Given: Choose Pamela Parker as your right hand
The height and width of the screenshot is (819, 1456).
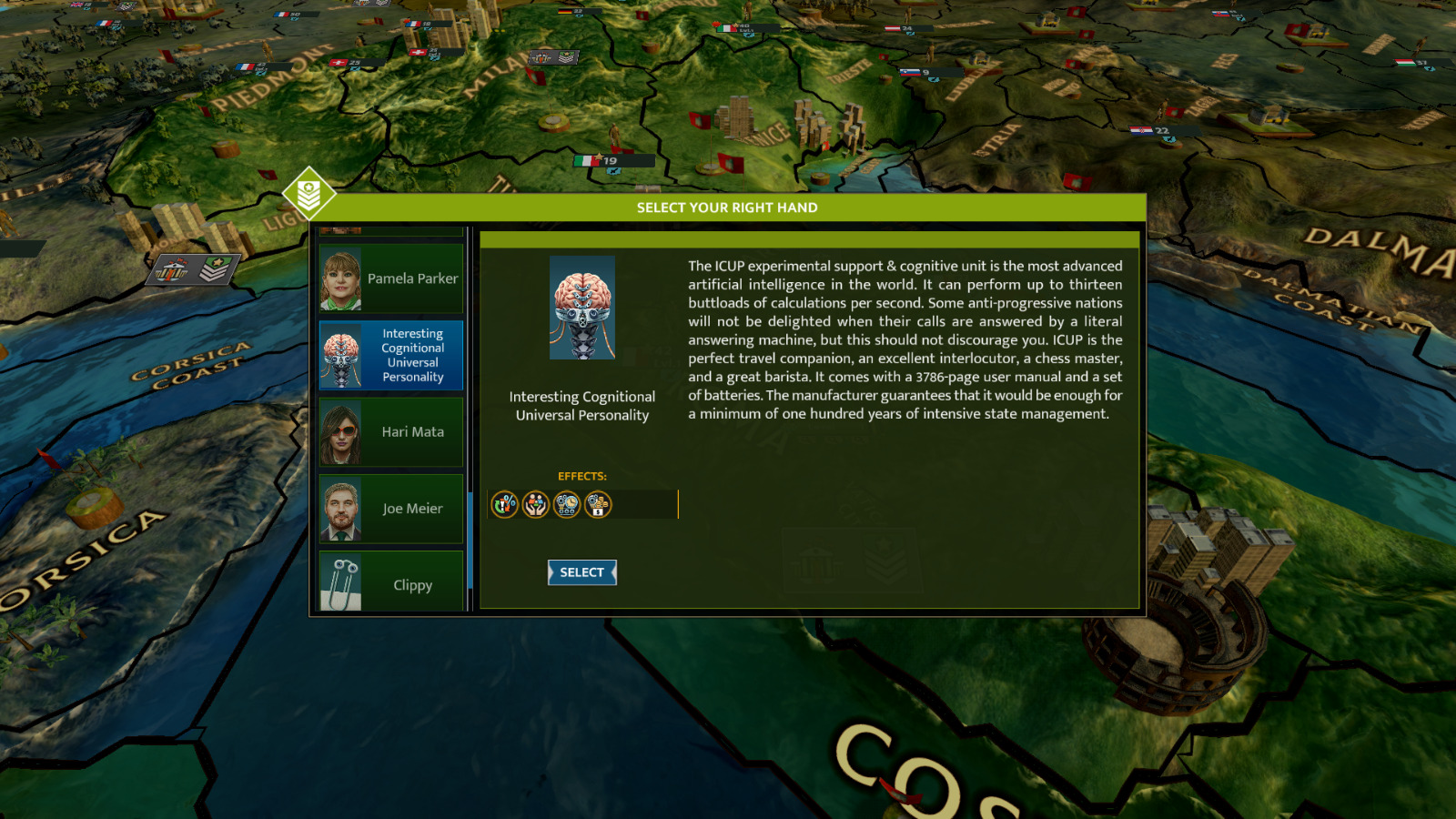Looking at the screenshot, I should (390, 278).
